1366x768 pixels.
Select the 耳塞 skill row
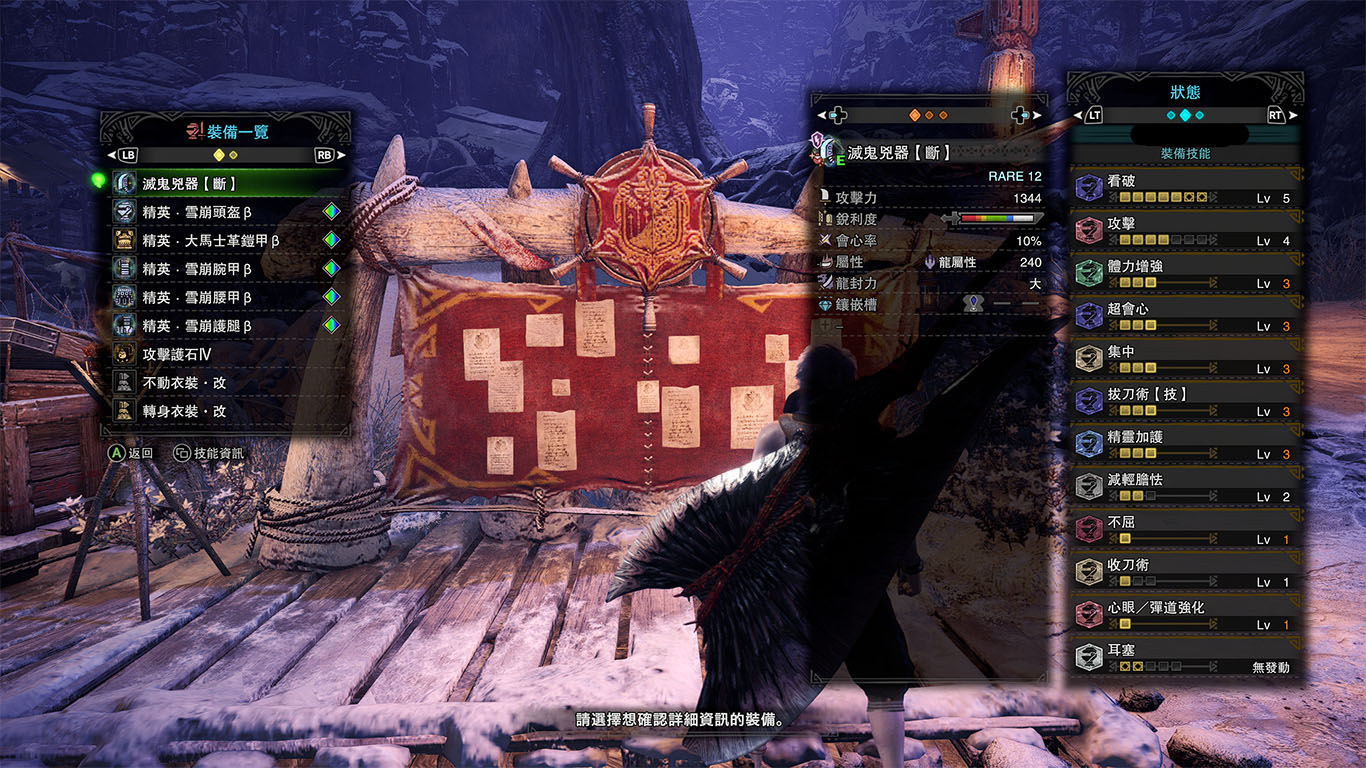[1185, 658]
